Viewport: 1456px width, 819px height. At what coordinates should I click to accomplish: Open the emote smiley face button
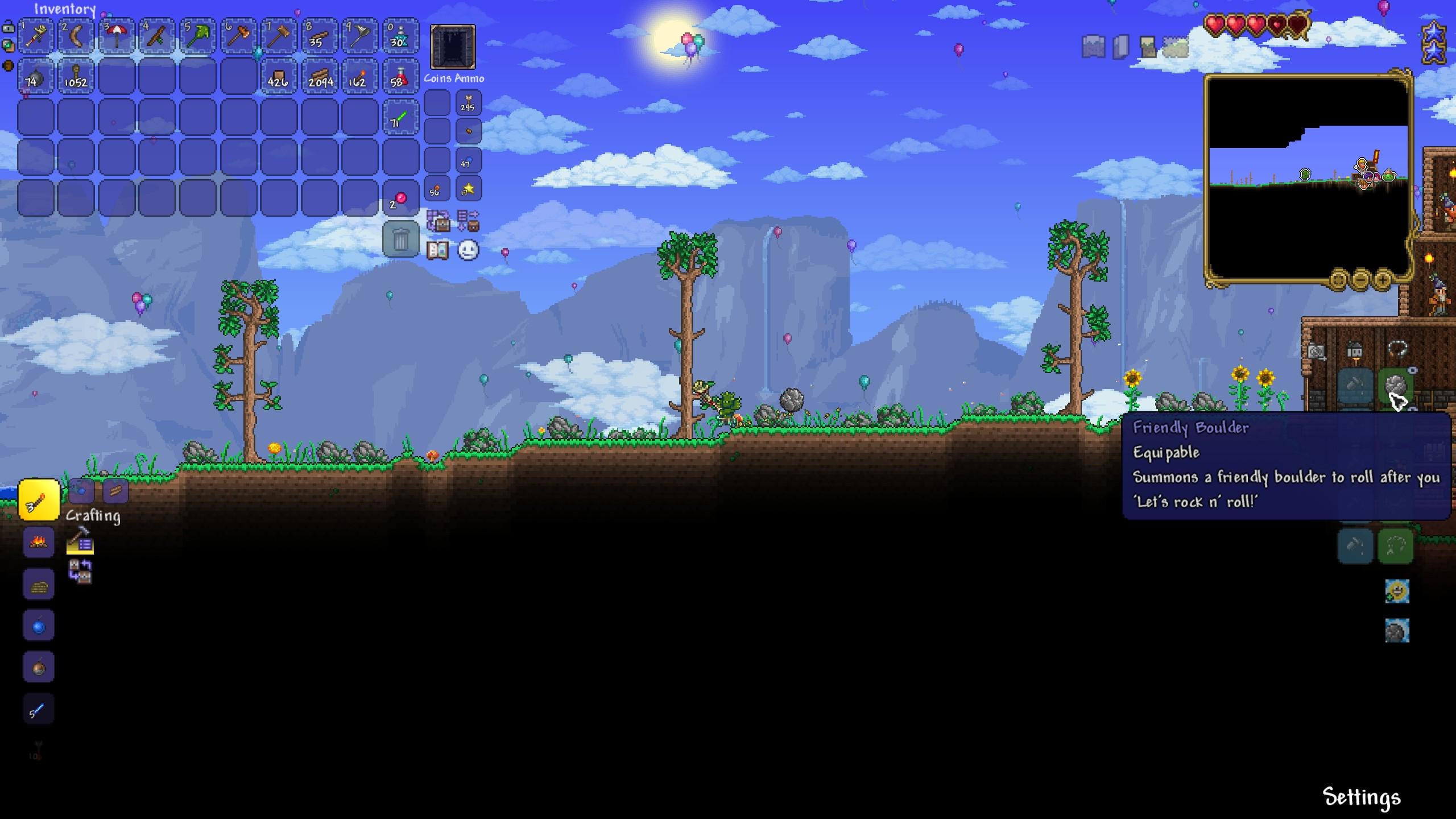468,250
